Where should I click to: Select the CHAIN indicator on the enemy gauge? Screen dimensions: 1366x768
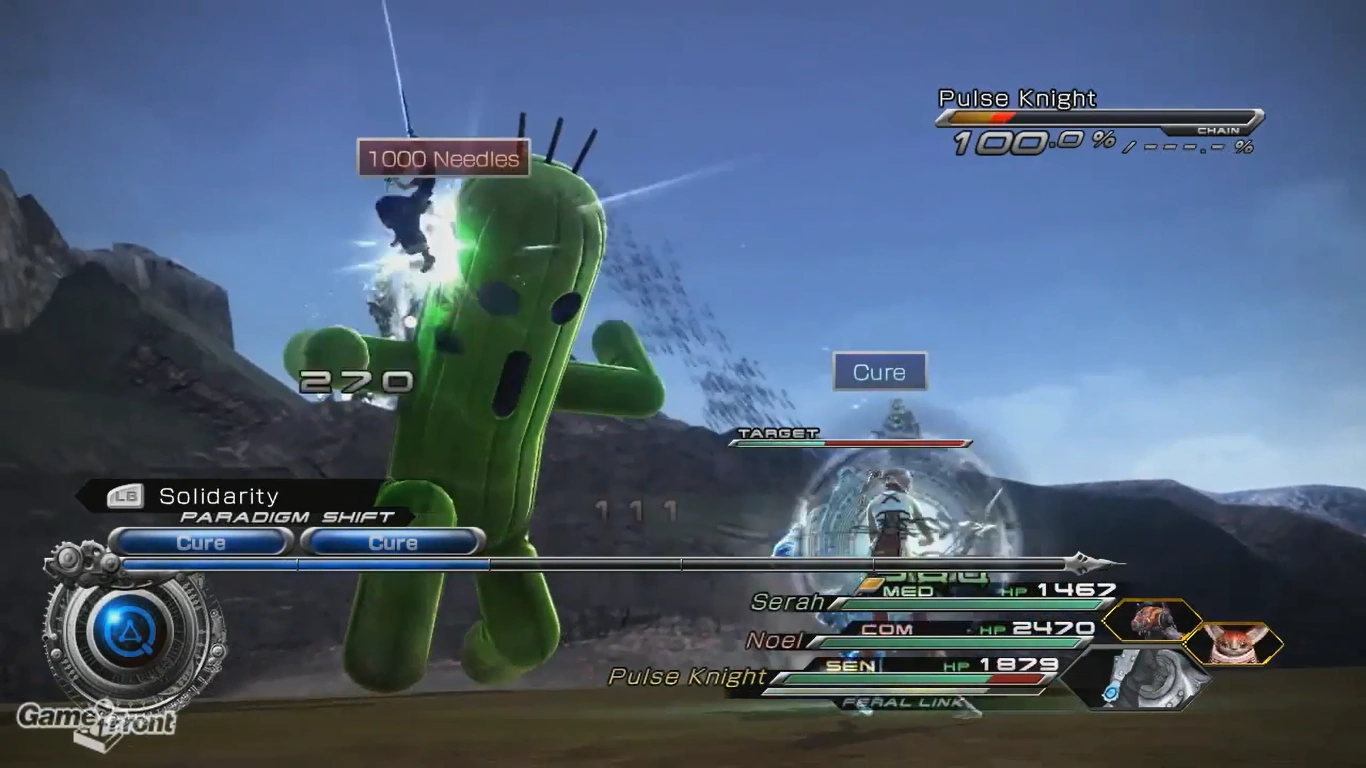pos(1219,130)
